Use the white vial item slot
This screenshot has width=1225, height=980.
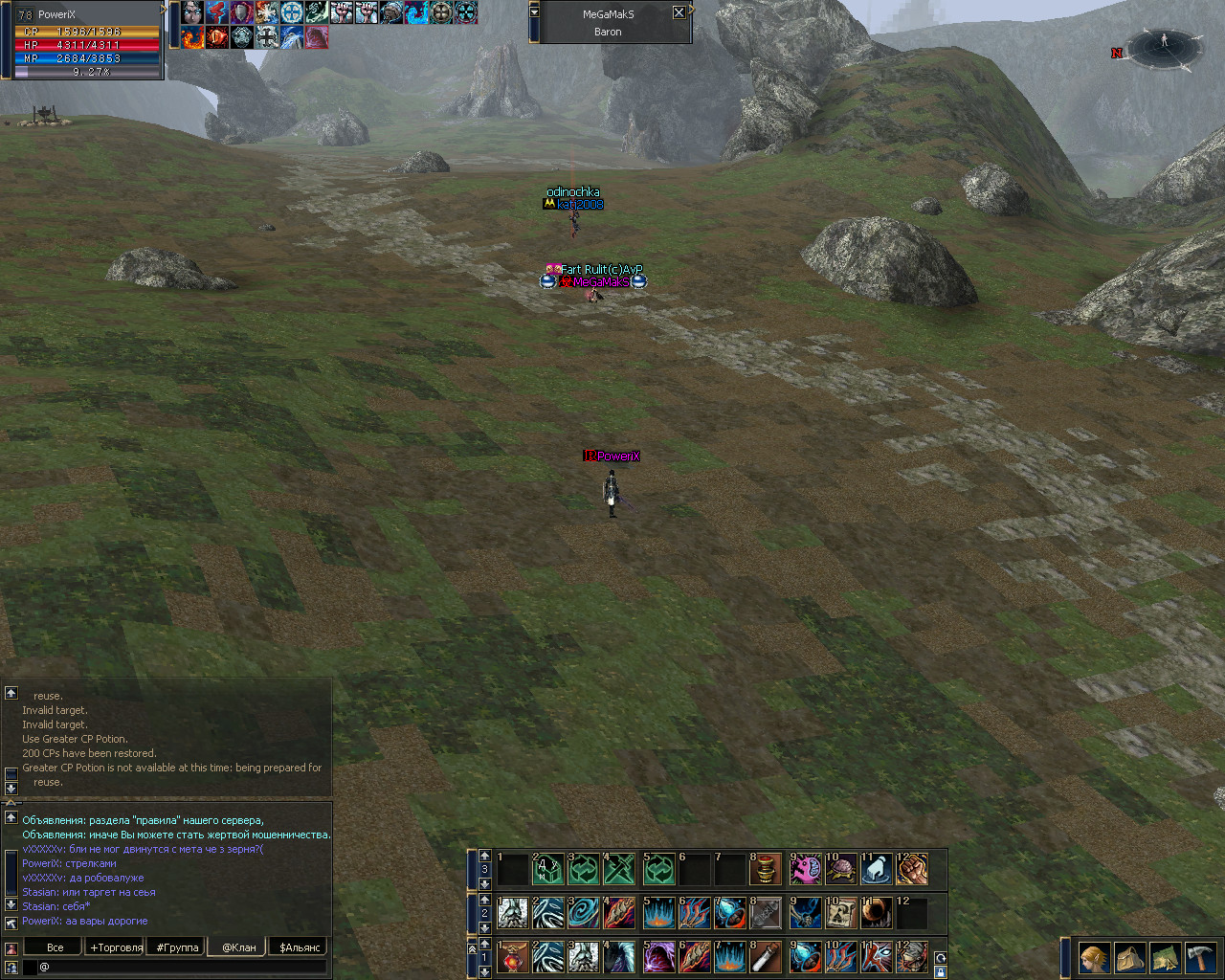(766, 957)
